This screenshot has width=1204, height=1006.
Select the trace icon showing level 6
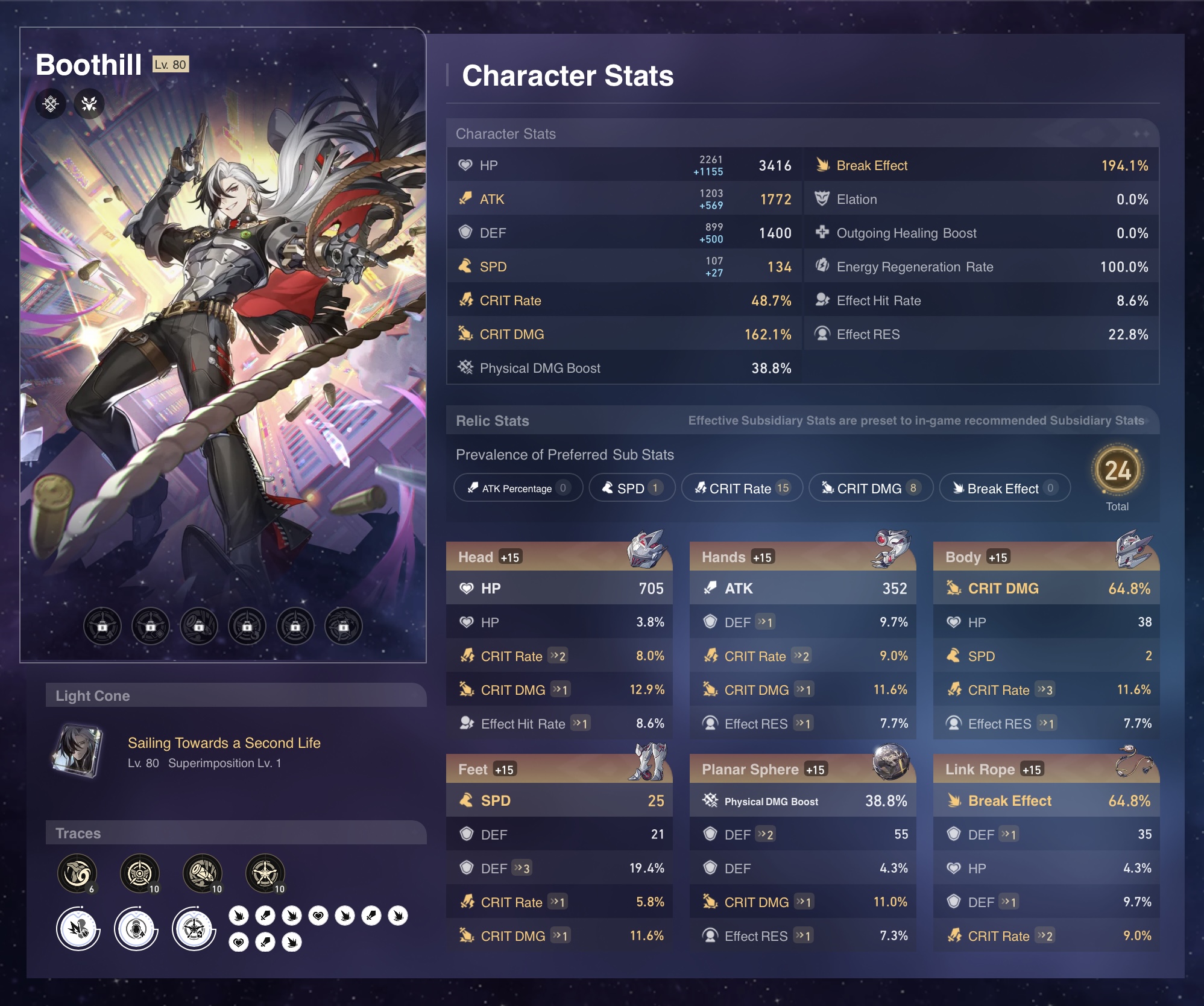click(x=77, y=873)
